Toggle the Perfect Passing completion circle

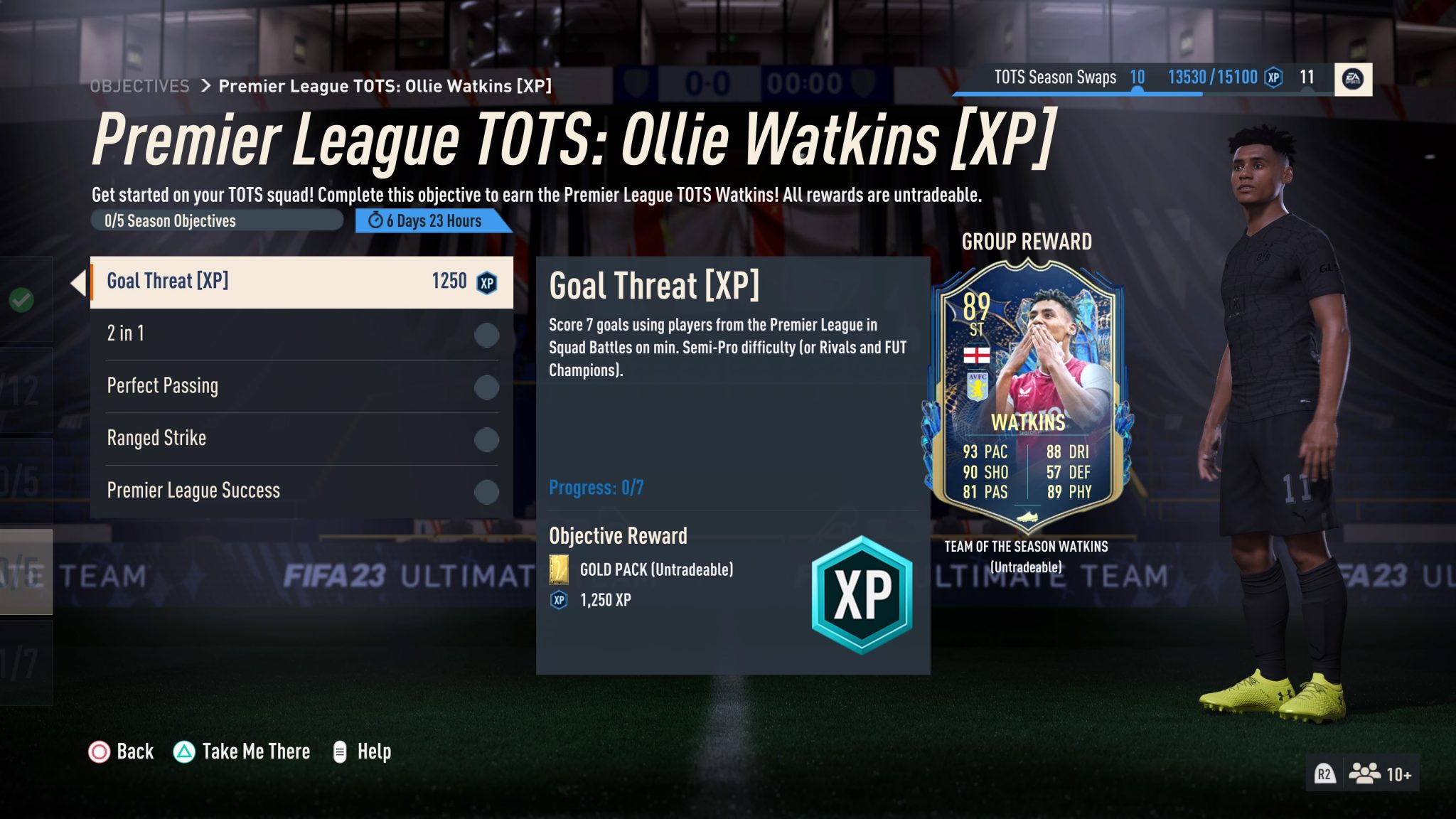point(486,387)
